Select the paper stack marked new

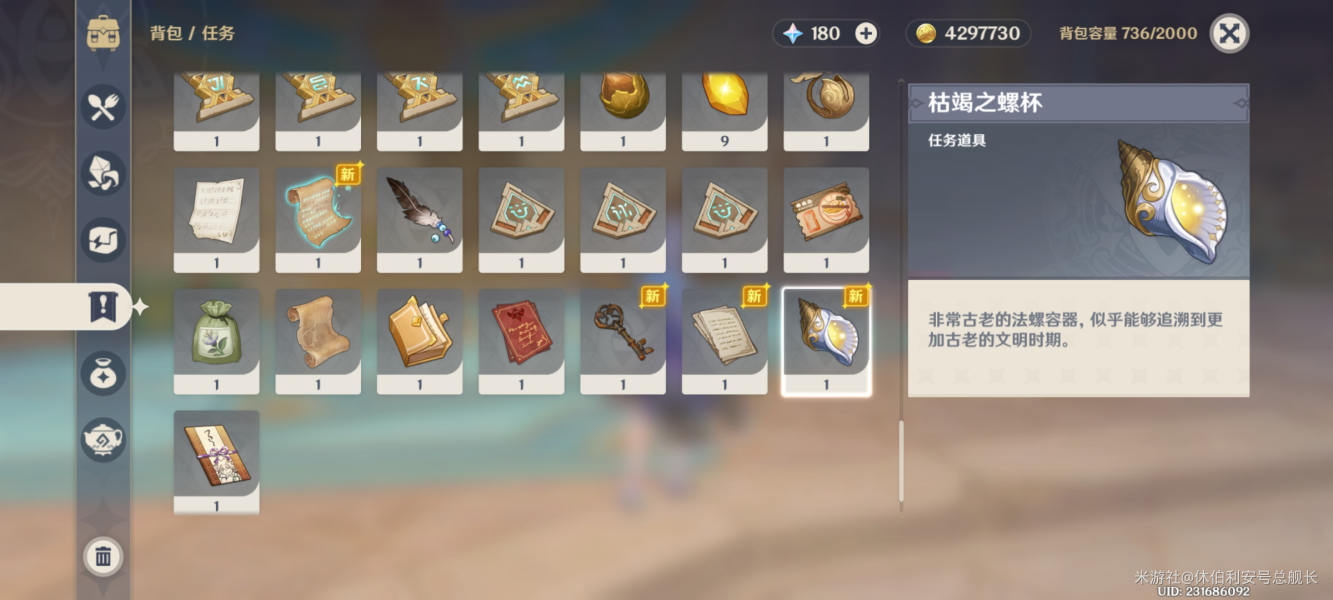tap(724, 335)
